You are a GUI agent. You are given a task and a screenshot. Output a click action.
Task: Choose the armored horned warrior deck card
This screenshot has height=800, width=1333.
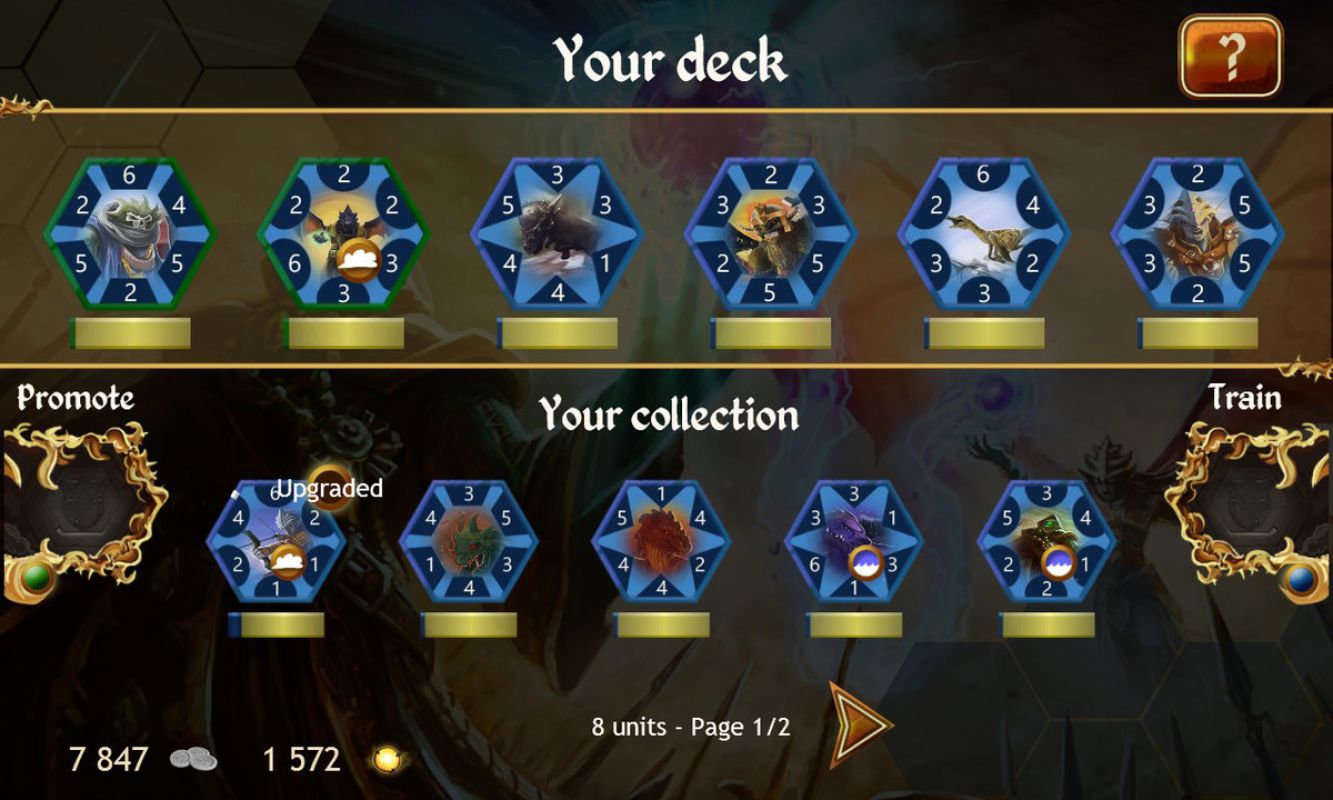1197,235
